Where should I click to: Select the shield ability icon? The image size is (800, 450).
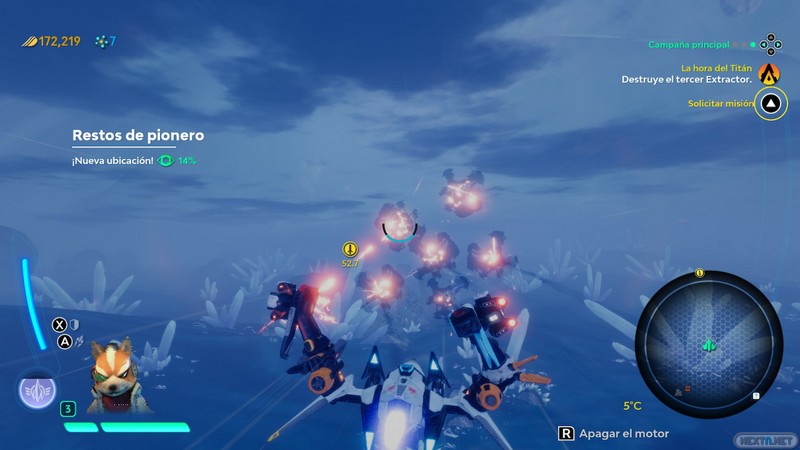(74, 324)
